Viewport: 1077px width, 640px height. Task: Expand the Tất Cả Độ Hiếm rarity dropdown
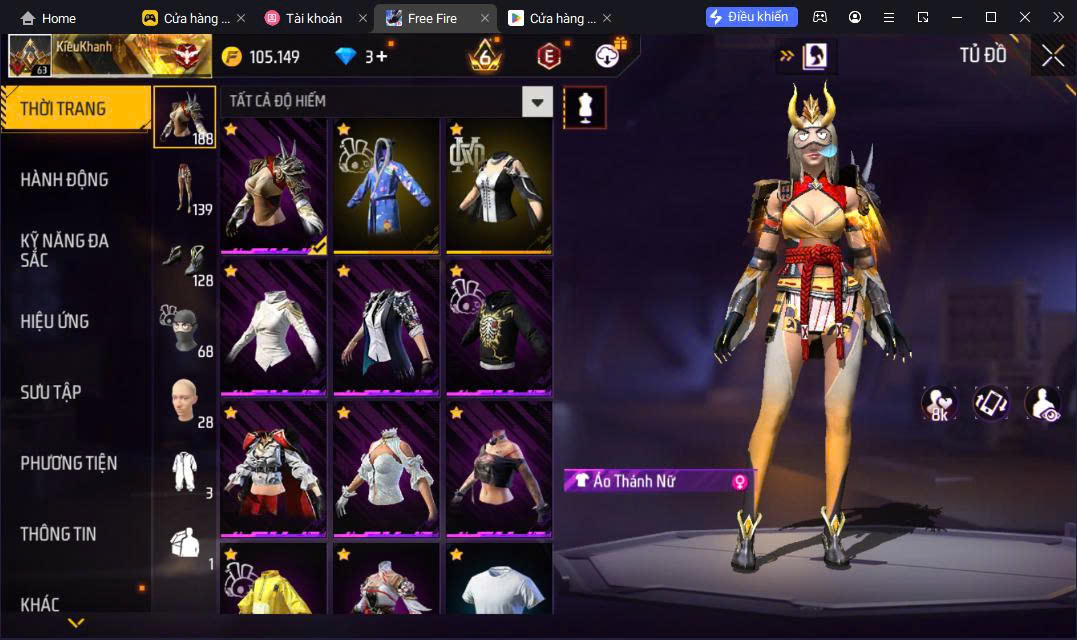click(538, 101)
